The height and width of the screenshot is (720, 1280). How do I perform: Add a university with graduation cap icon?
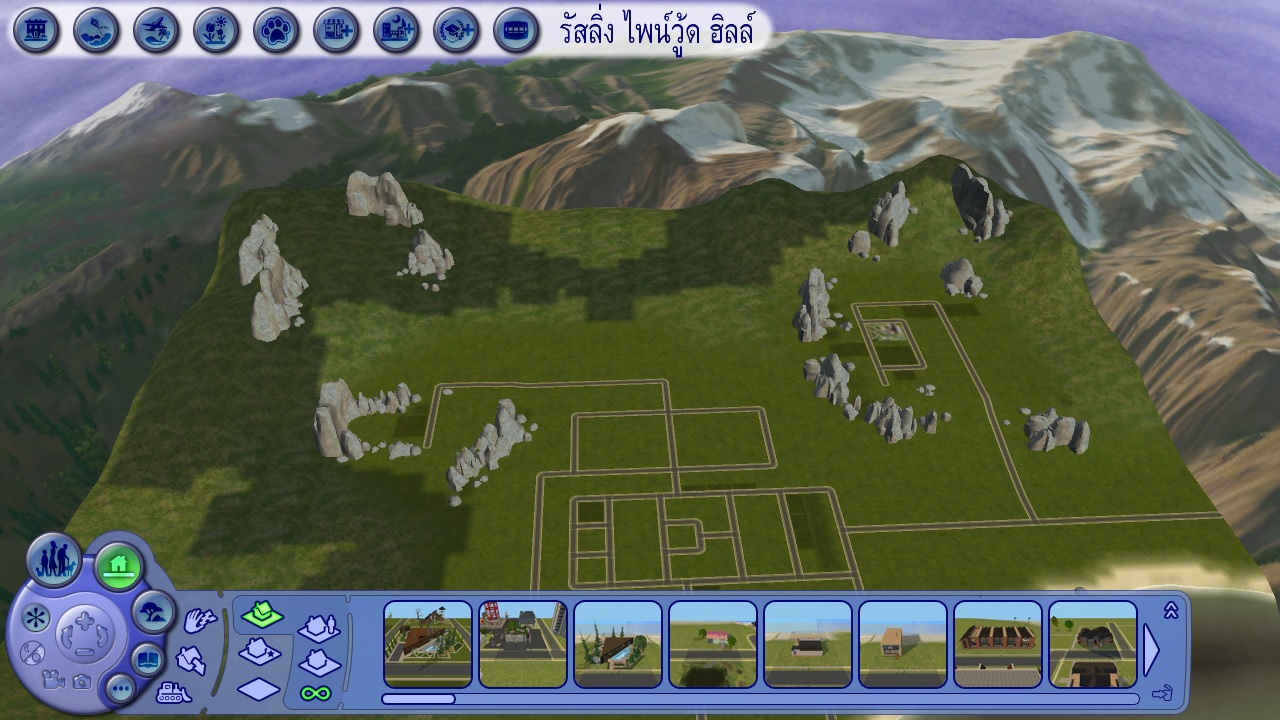(x=456, y=30)
